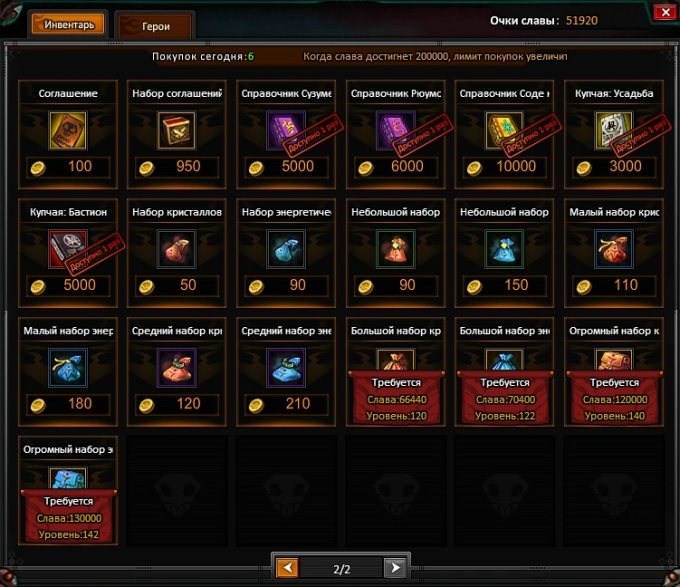The width and height of the screenshot is (680, 587).
Task: Select the Средний набор энергетиков for 210
Action: (287, 367)
